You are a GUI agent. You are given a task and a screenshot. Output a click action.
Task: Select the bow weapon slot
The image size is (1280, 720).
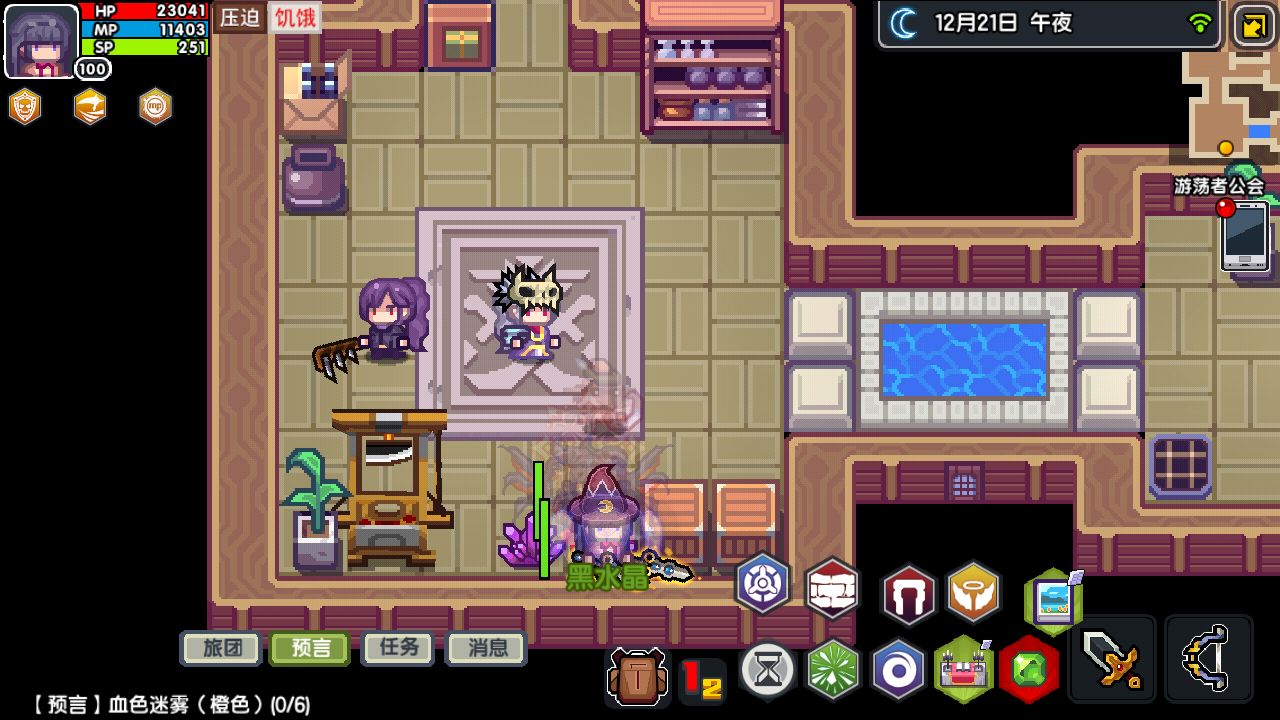pos(1208,658)
